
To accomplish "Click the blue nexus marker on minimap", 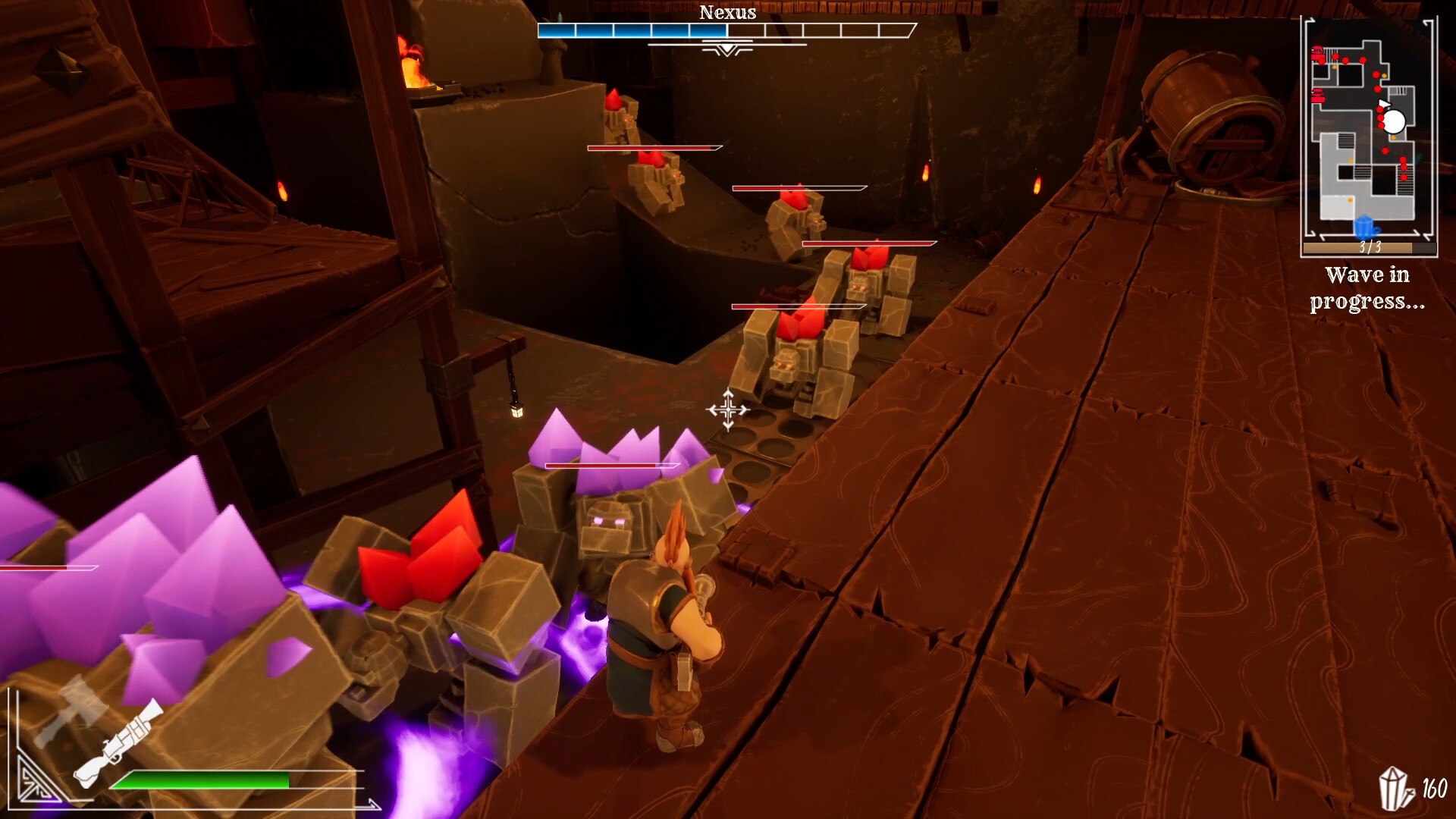I will point(1364,226).
